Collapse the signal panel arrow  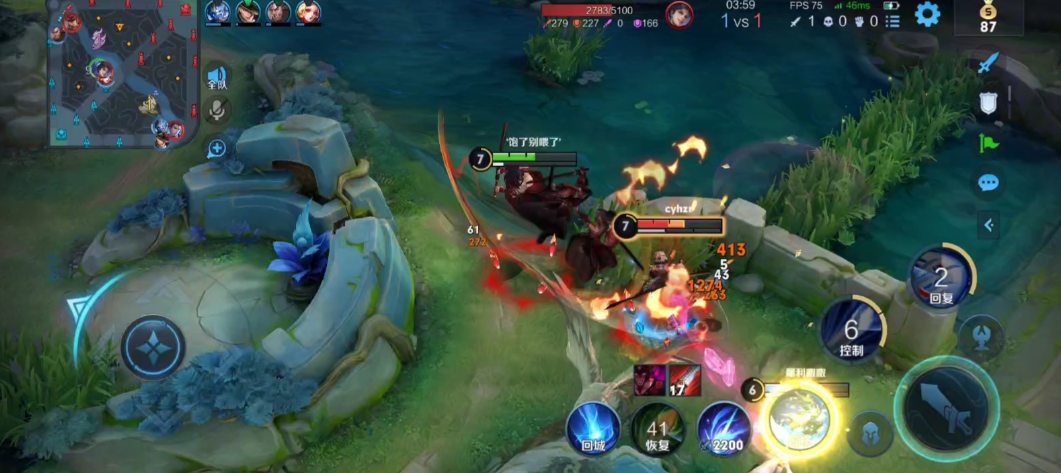[x=988, y=225]
